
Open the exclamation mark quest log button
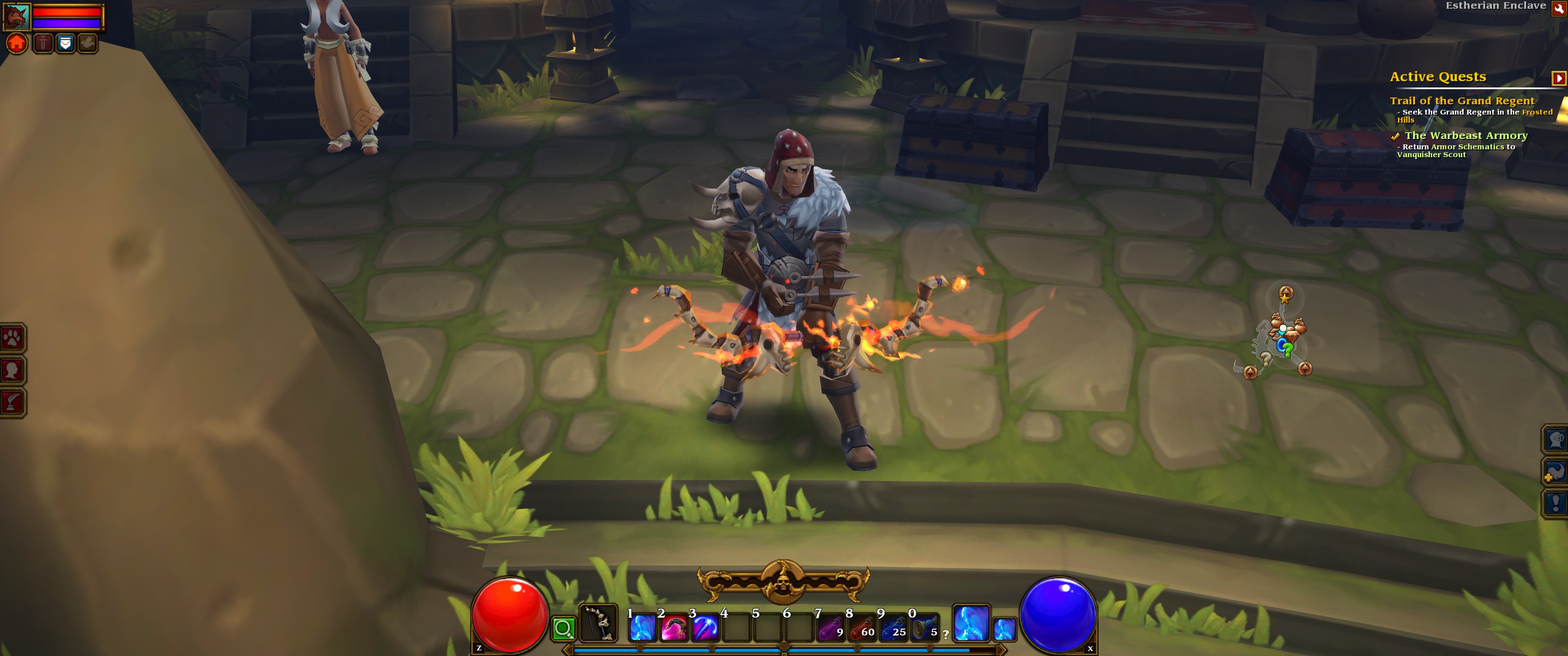[1556, 502]
